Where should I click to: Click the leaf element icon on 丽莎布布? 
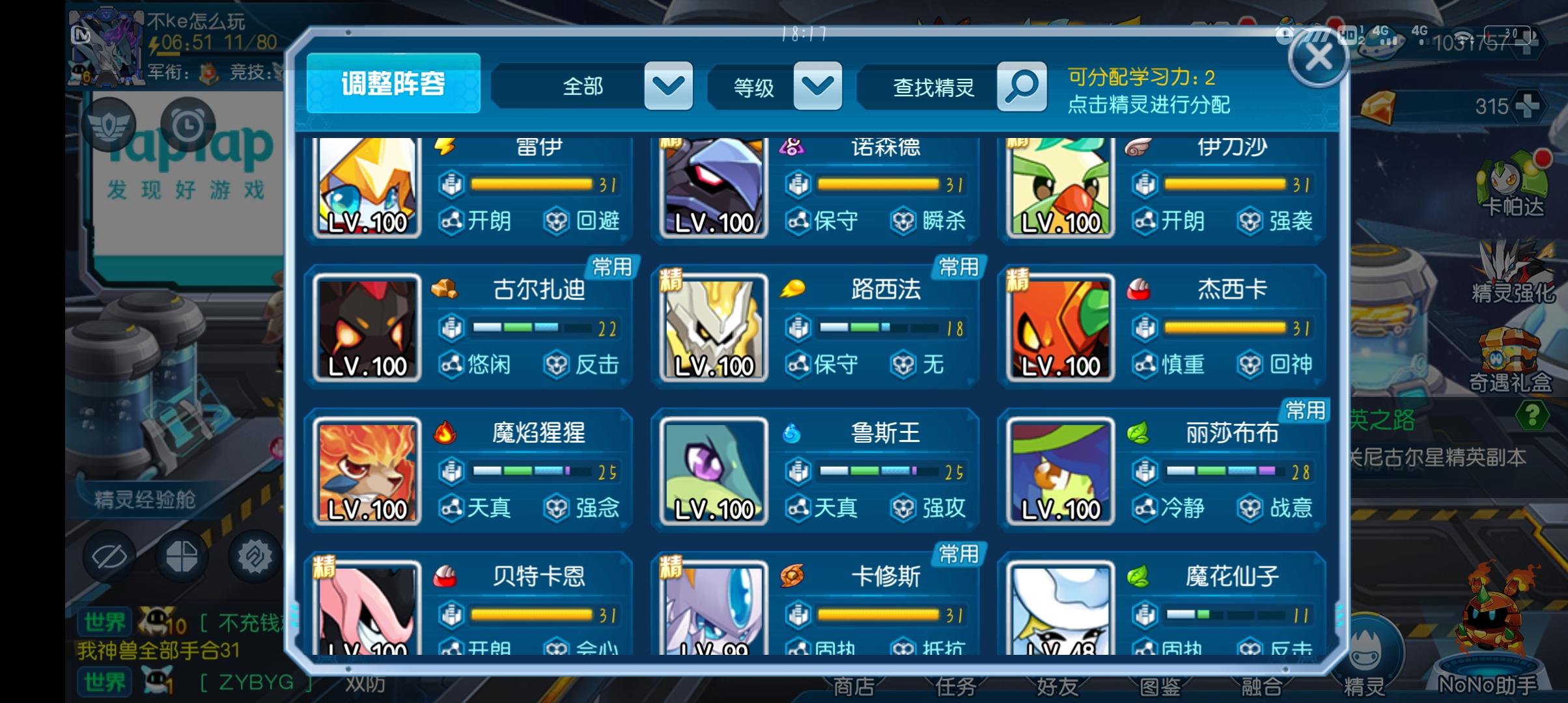[1140, 435]
